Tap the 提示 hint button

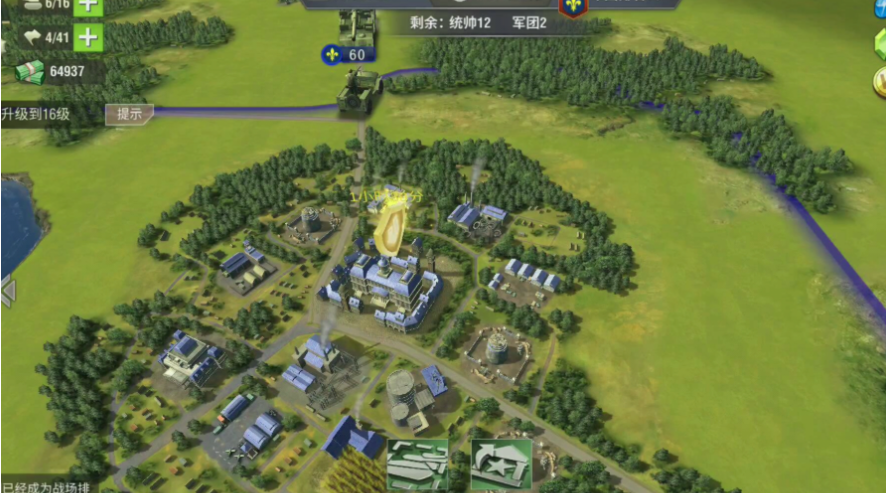point(130,114)
